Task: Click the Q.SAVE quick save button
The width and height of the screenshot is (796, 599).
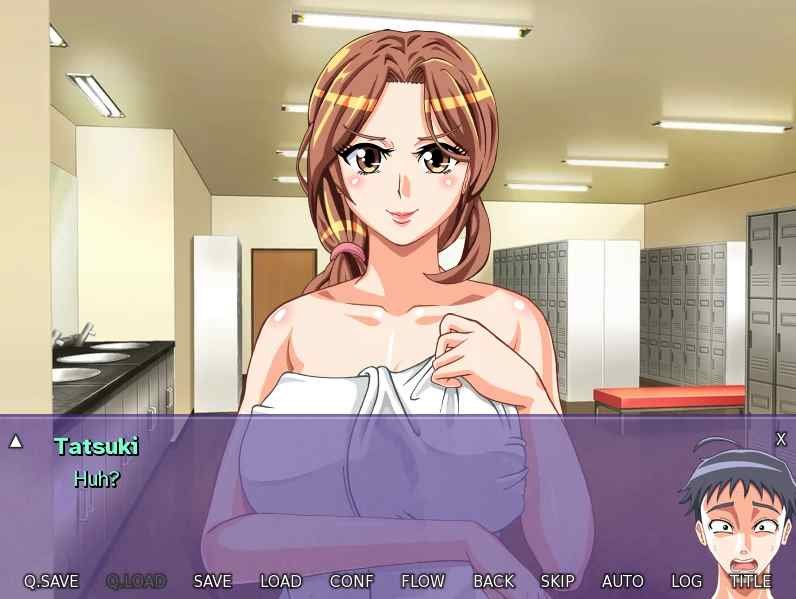Action: click(51, 581)
